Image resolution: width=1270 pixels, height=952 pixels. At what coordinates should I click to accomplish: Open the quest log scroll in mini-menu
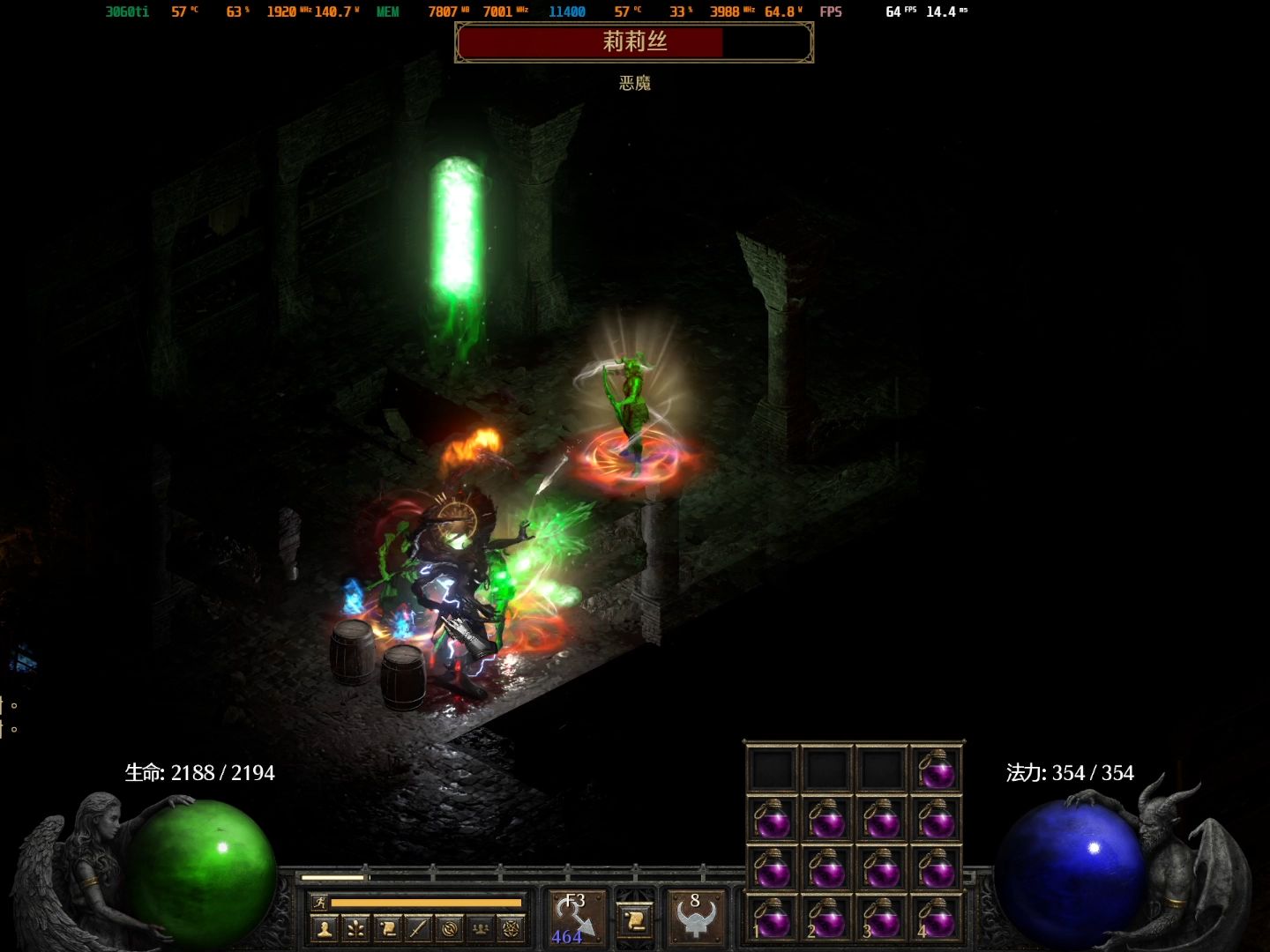[387, 928]
